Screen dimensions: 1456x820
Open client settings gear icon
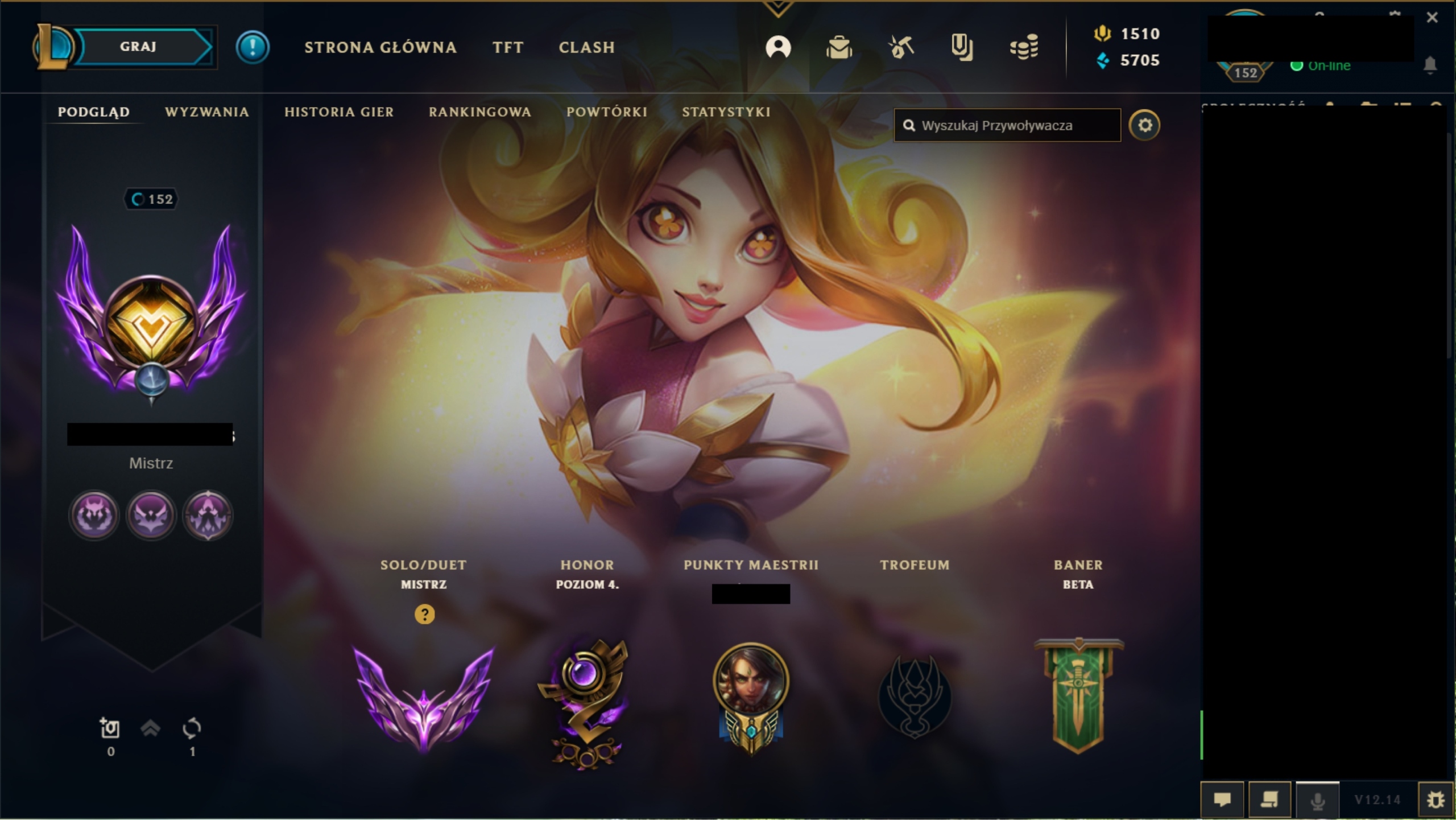[x=1146, y=125]
